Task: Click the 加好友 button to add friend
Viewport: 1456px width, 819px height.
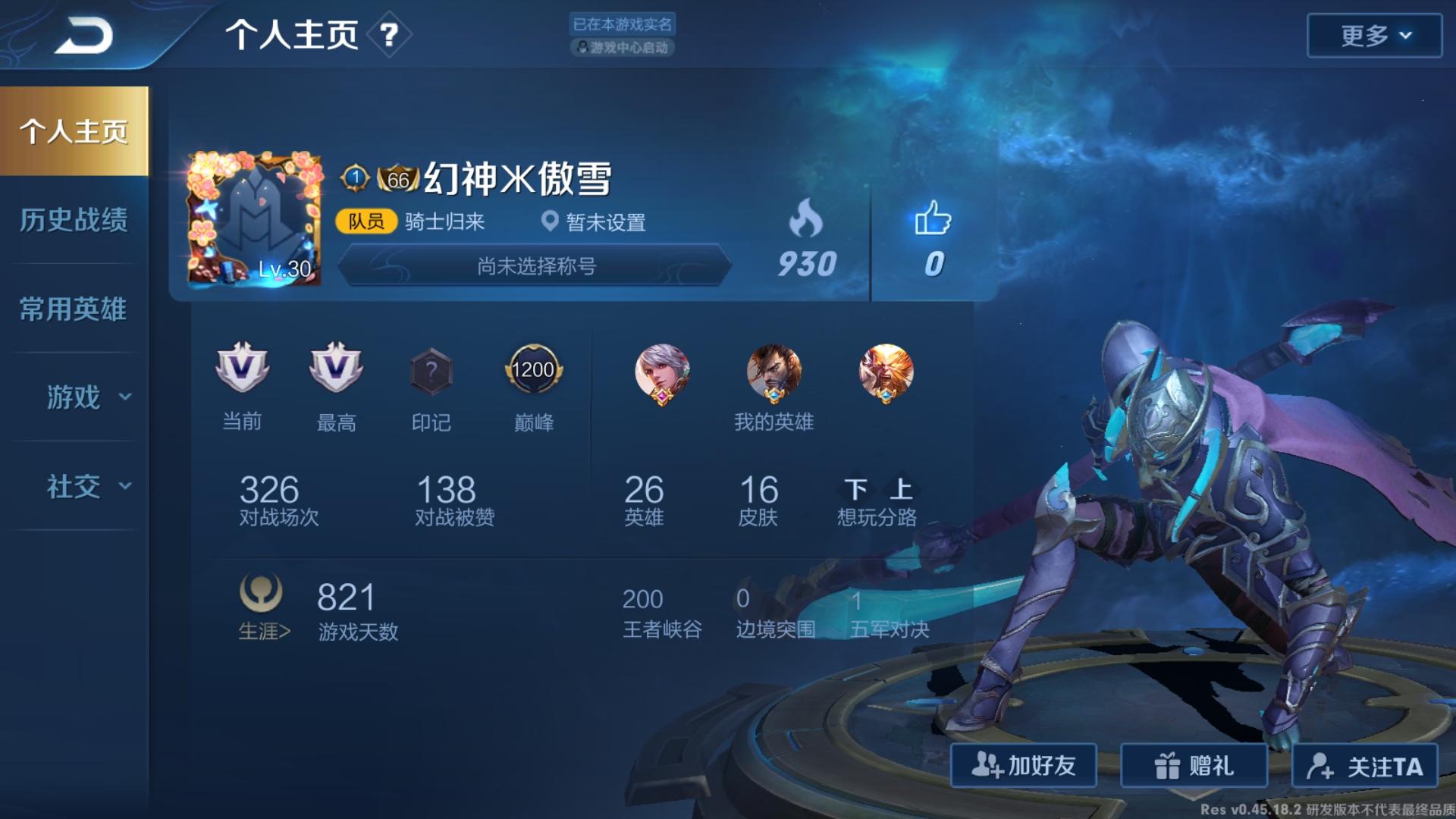Action: pyautogui.click(x=1025, y=767)
